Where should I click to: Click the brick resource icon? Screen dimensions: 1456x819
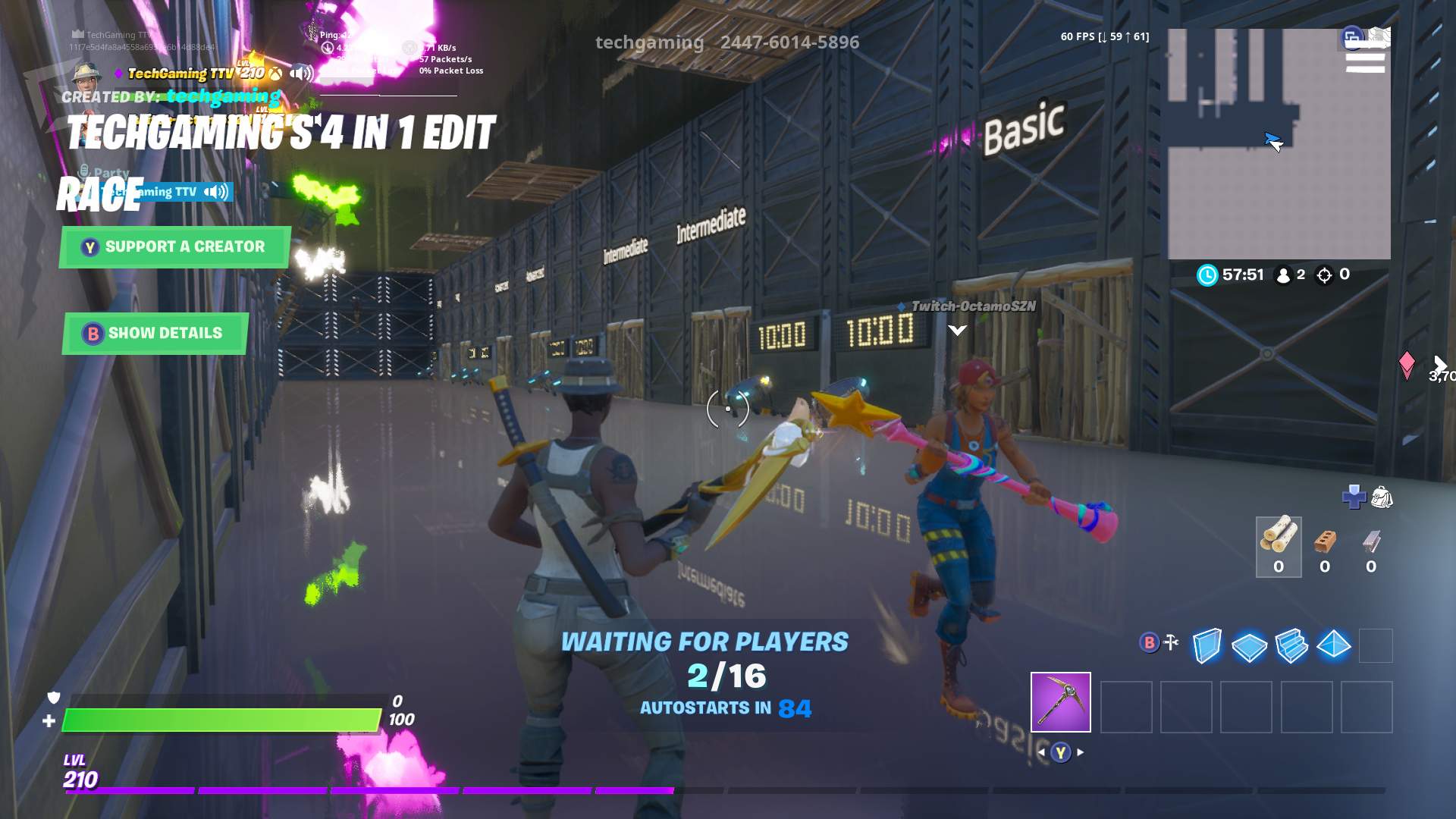(1325, 542)
